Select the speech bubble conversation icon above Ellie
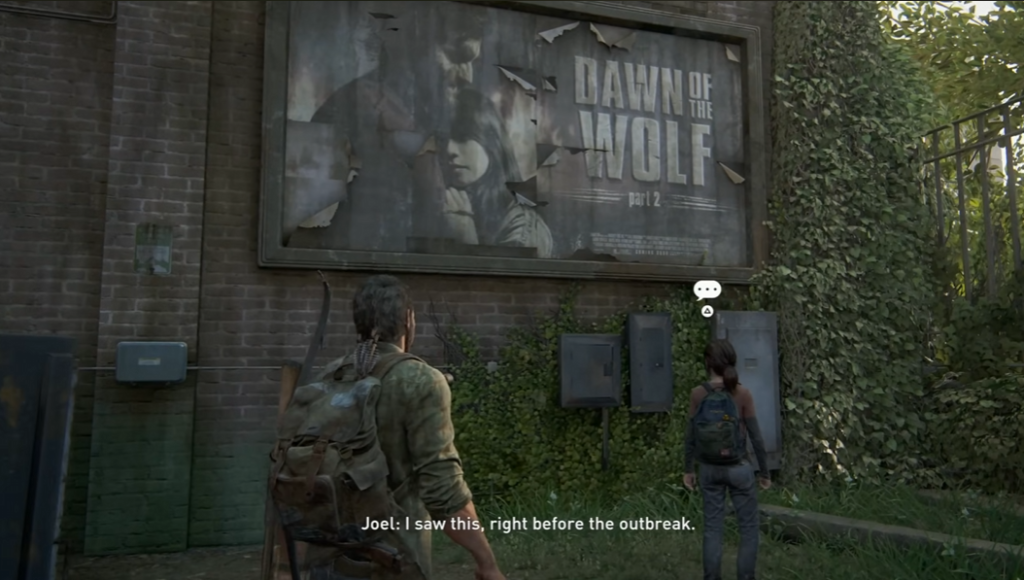Image resolution: width=1024 pixels, height=580 pixels. click(707, 290)
